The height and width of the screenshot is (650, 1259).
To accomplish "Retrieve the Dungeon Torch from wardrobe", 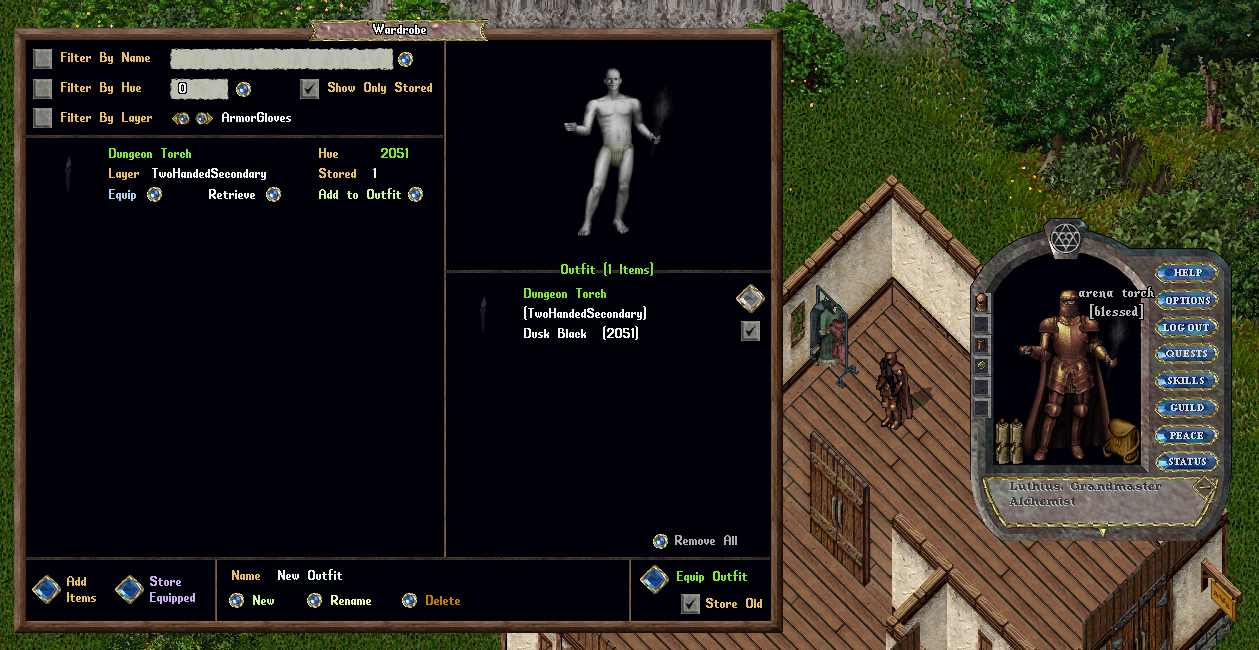I will click(273, 195).
